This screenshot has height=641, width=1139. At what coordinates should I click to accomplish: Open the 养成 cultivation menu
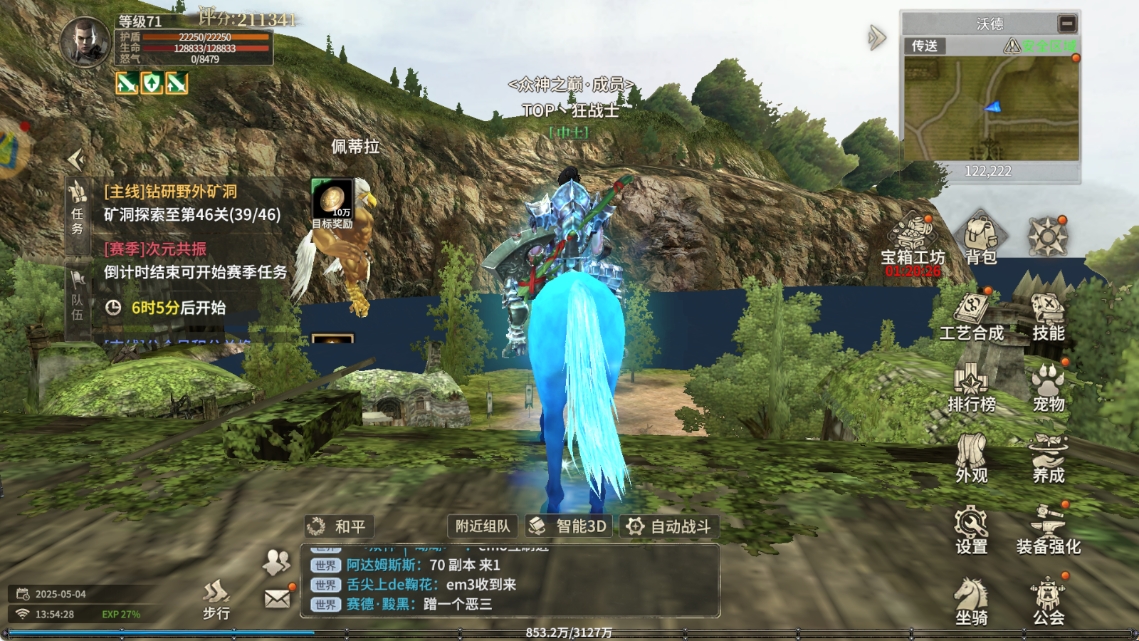[1048, 458]
